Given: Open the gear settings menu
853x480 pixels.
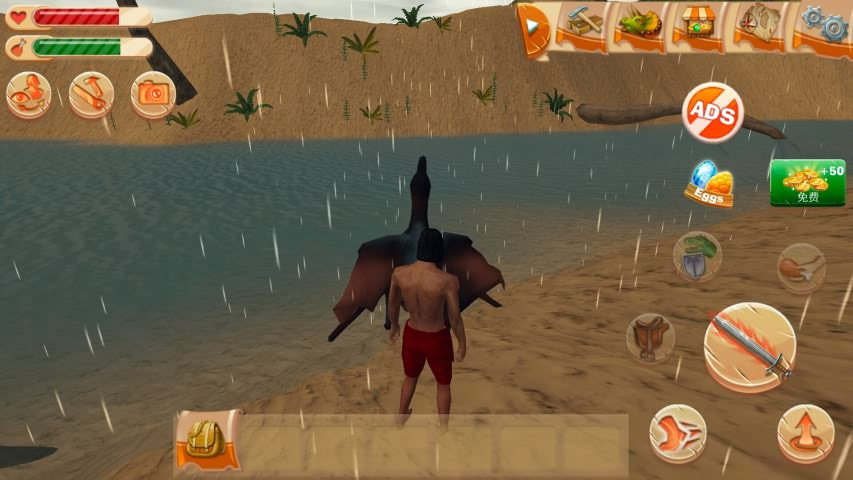Looking at the screenshot, I should coord(823,25).
